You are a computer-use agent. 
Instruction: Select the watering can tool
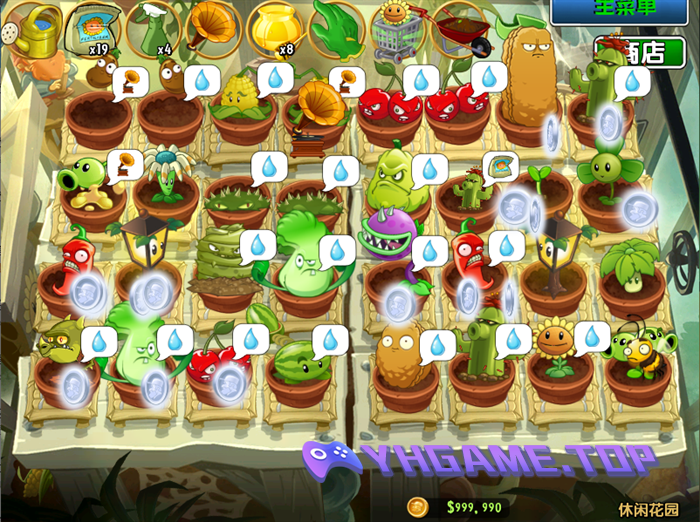tap(33, 28)
